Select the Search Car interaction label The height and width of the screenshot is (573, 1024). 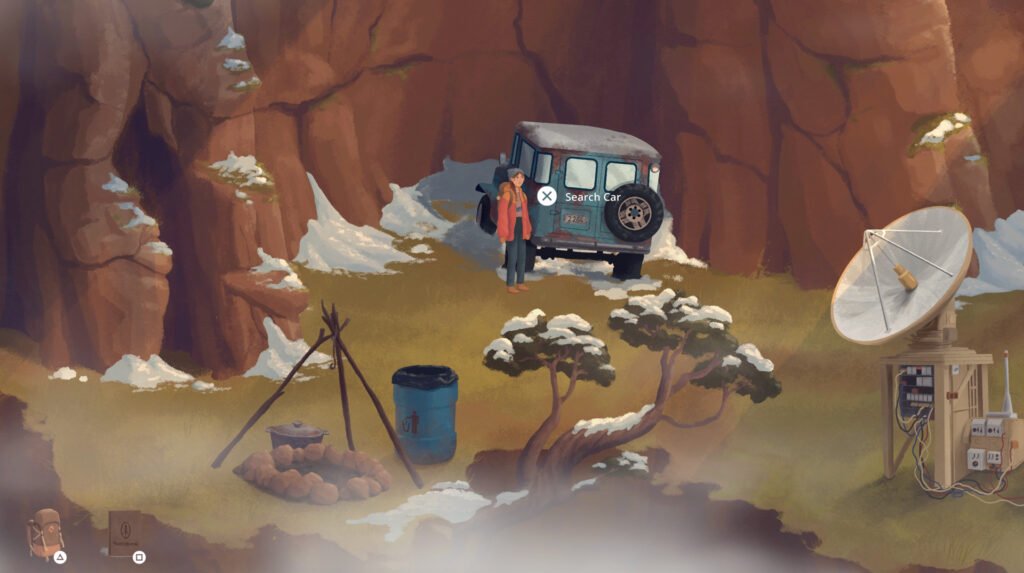[592, 197]
